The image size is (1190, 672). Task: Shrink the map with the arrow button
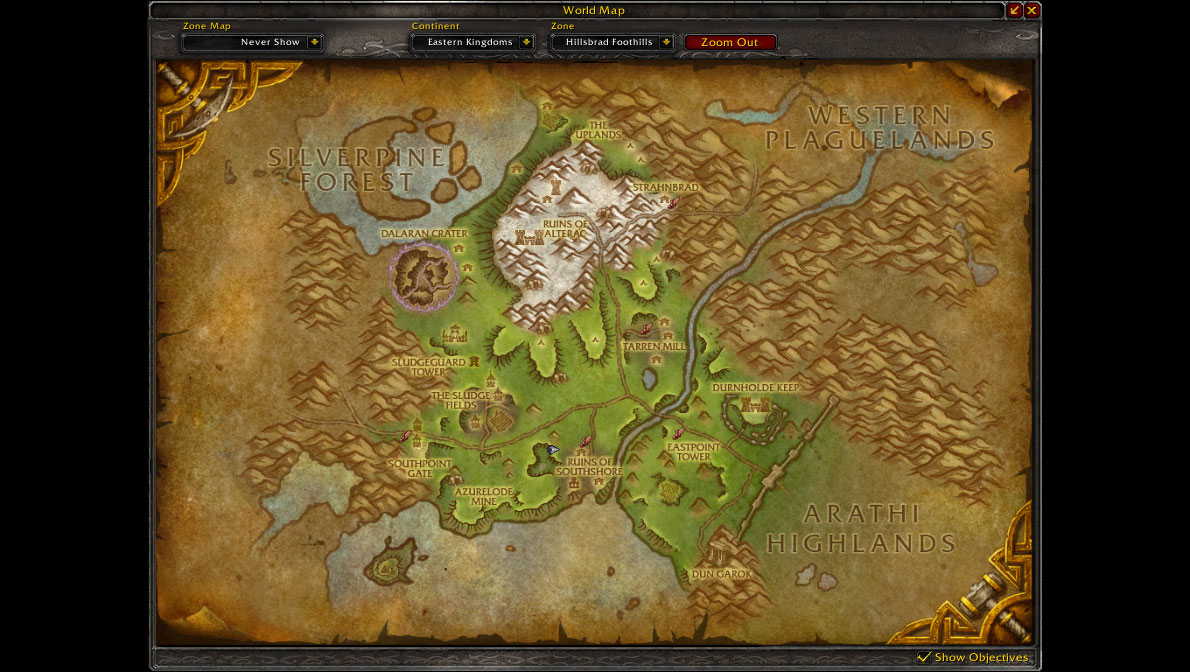tap(1015, 10)
